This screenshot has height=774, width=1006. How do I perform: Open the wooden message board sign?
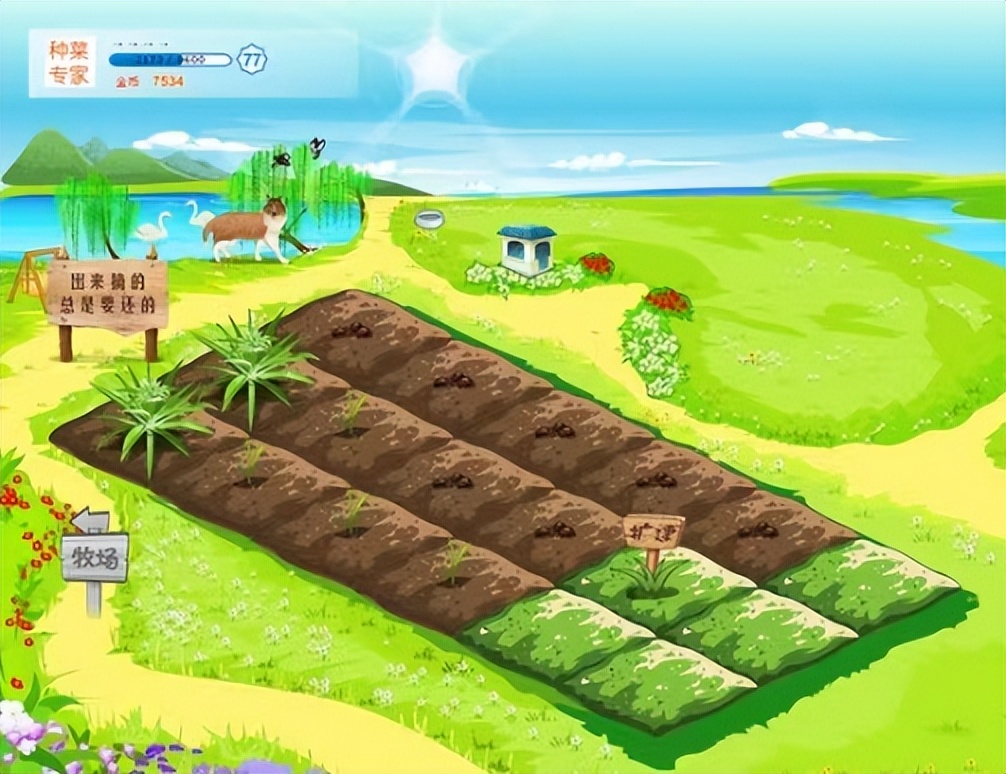tap(107, 293)
